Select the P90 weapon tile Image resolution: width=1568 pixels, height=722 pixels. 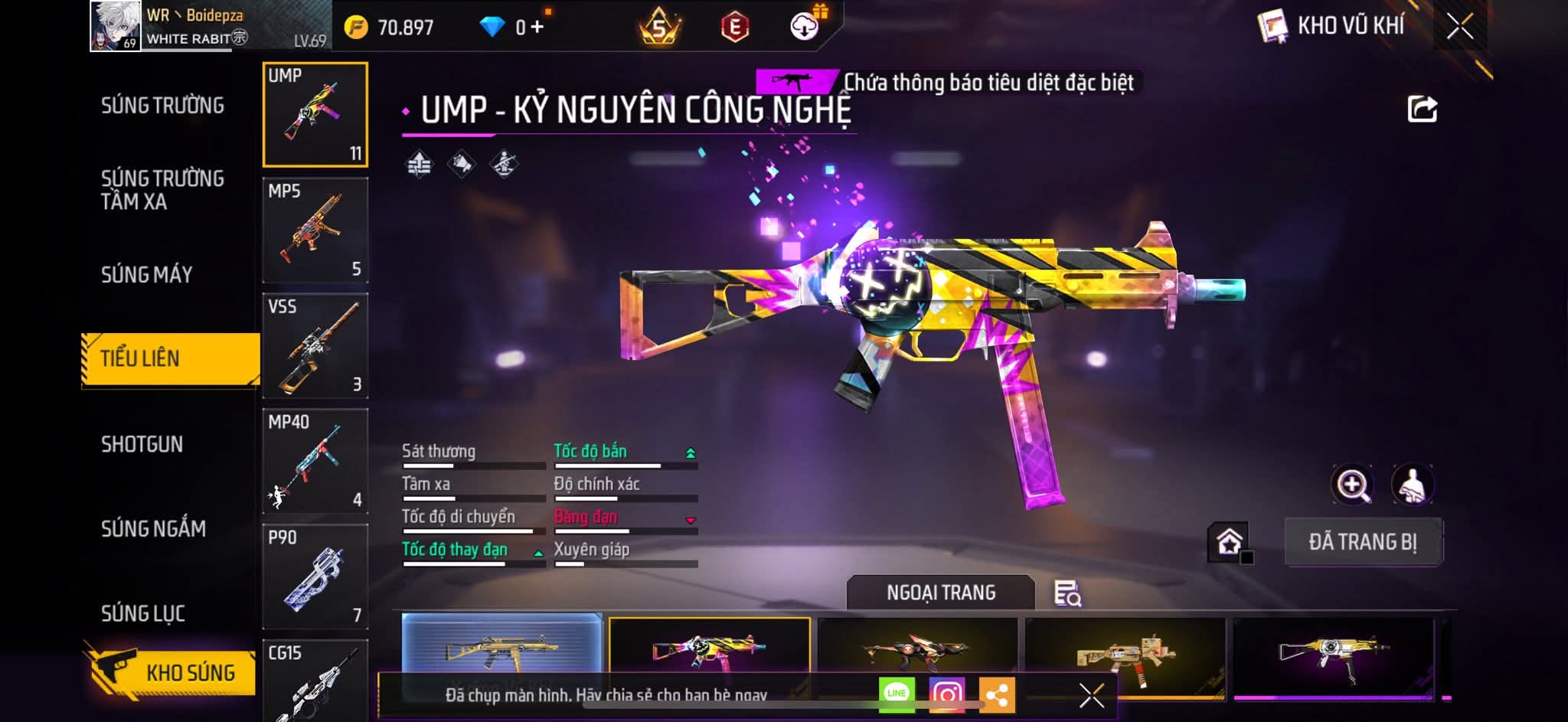coord(315,577)
